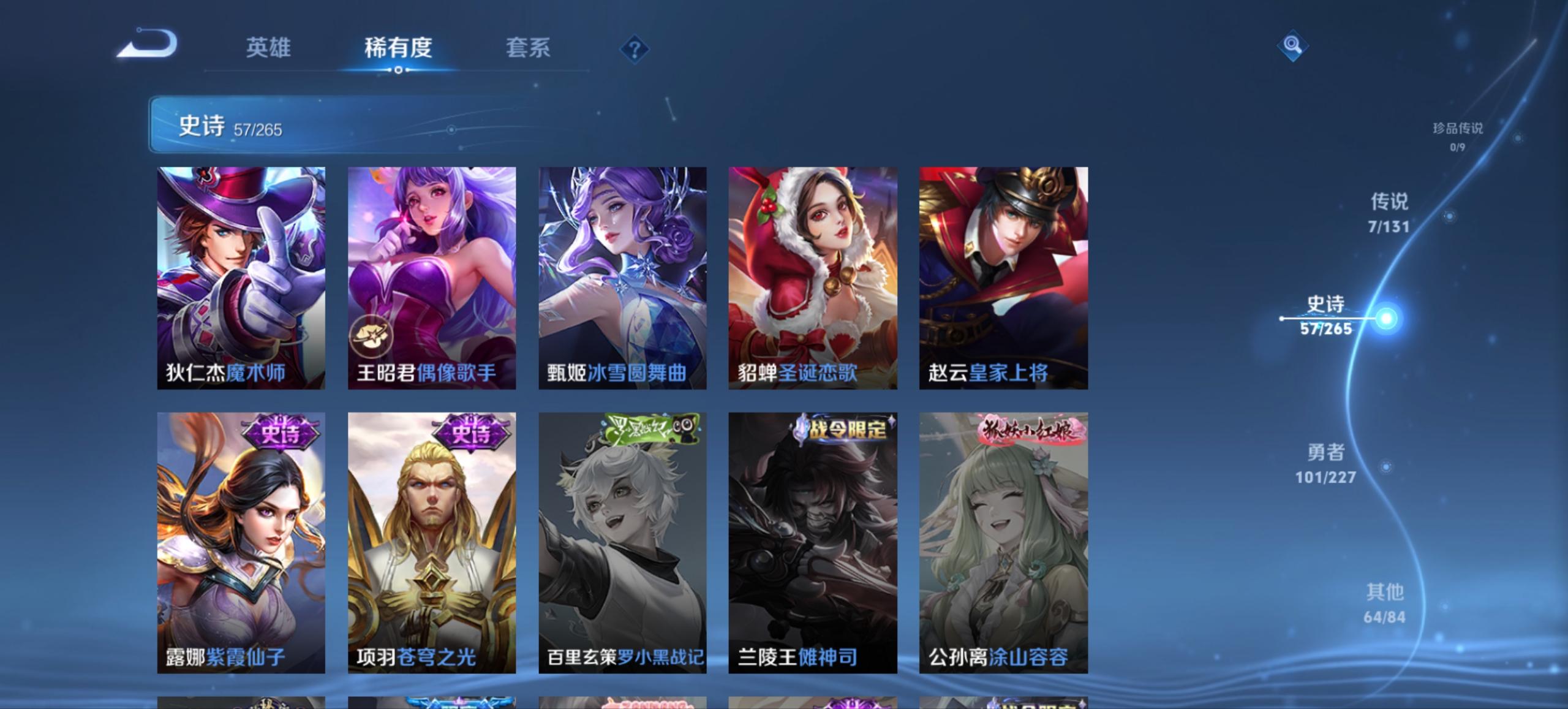Switch to the 套系 tab
Image resolution: width=1568 pixels, height=709 pixels.
[x=527, y=48]
